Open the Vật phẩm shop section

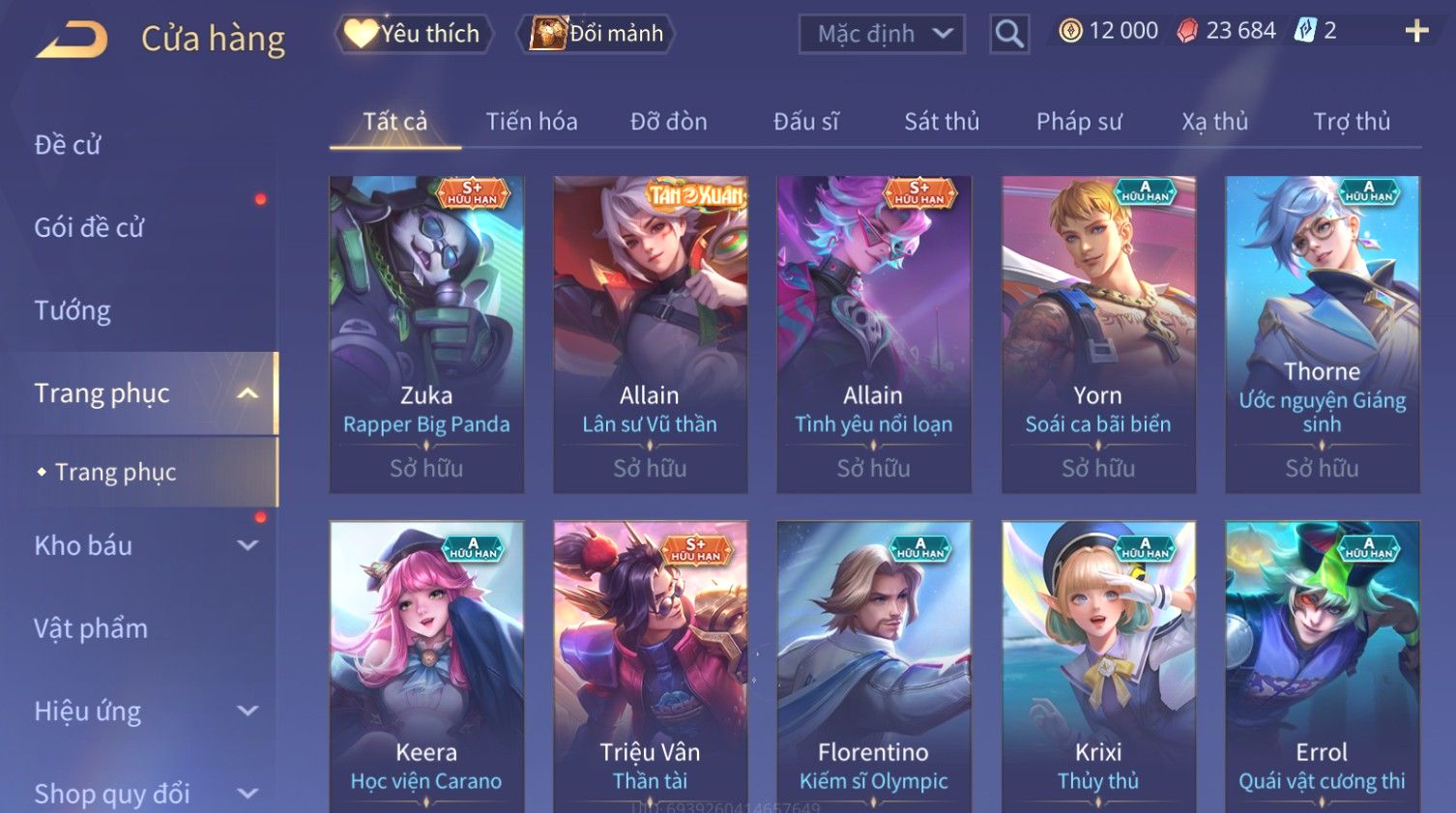click(91, 628)
